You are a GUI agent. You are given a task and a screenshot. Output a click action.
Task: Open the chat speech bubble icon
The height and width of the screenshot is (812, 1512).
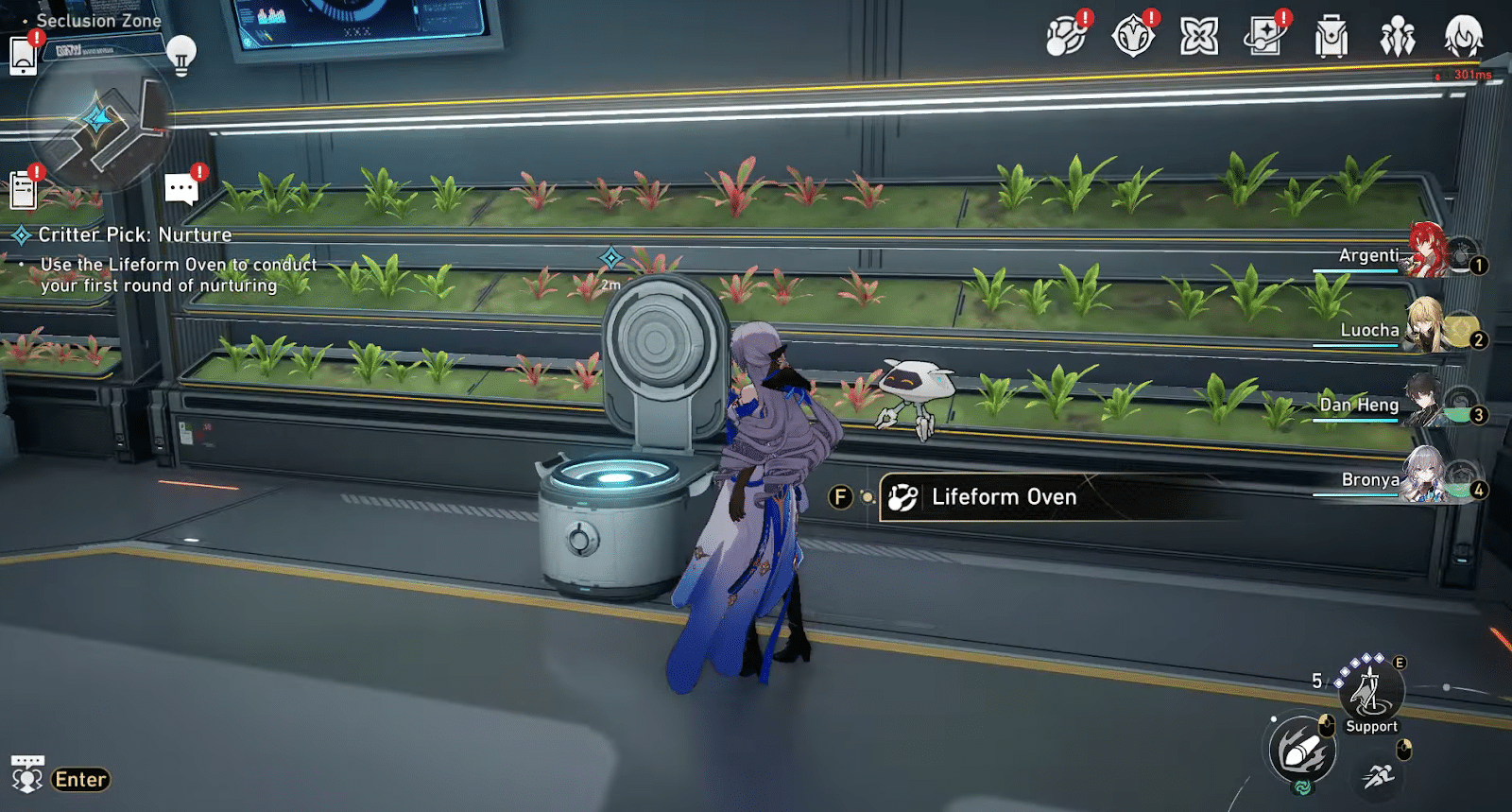pyautogui.click(x=181, y=189)
